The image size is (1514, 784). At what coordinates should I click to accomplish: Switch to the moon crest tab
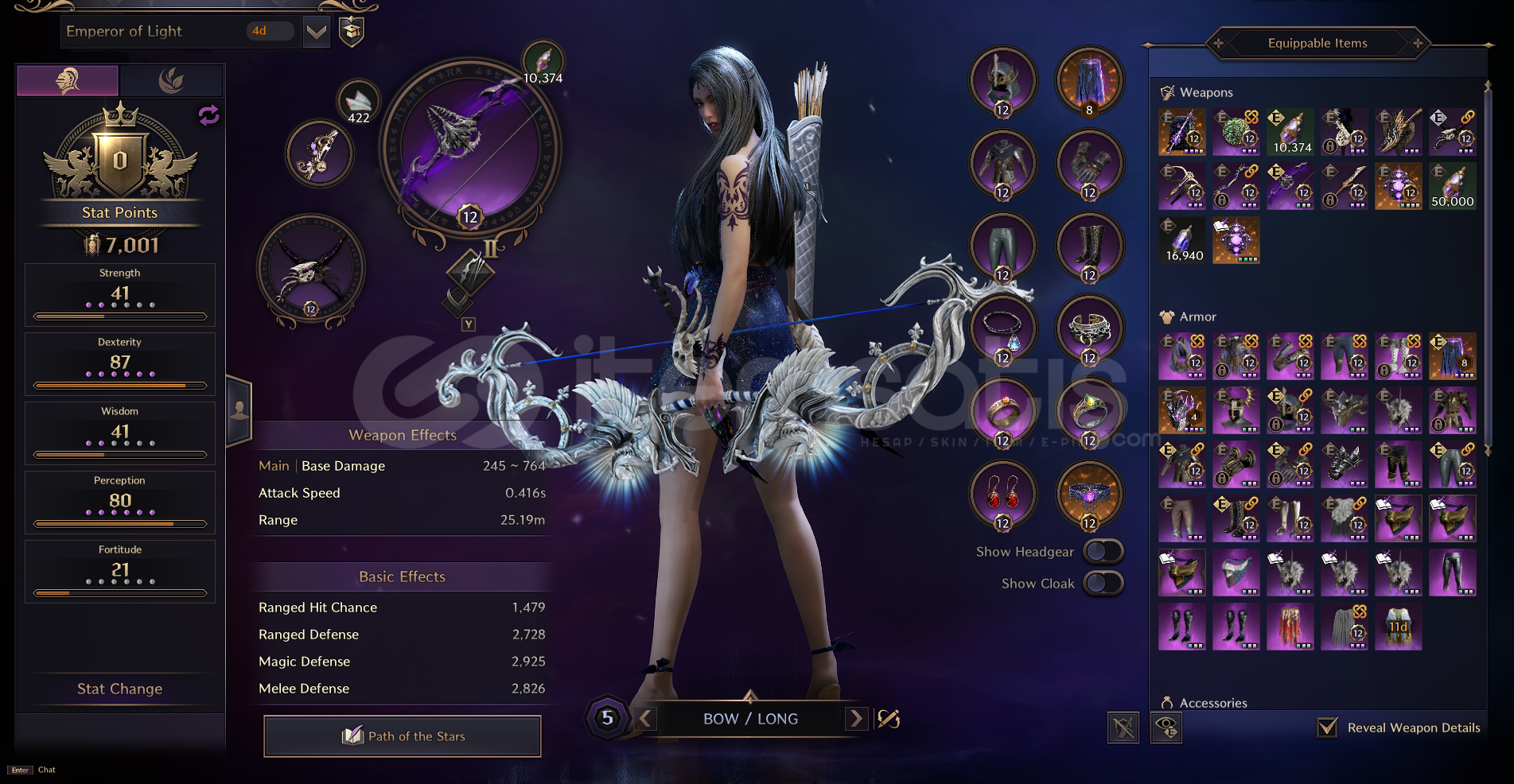point(171,80)
